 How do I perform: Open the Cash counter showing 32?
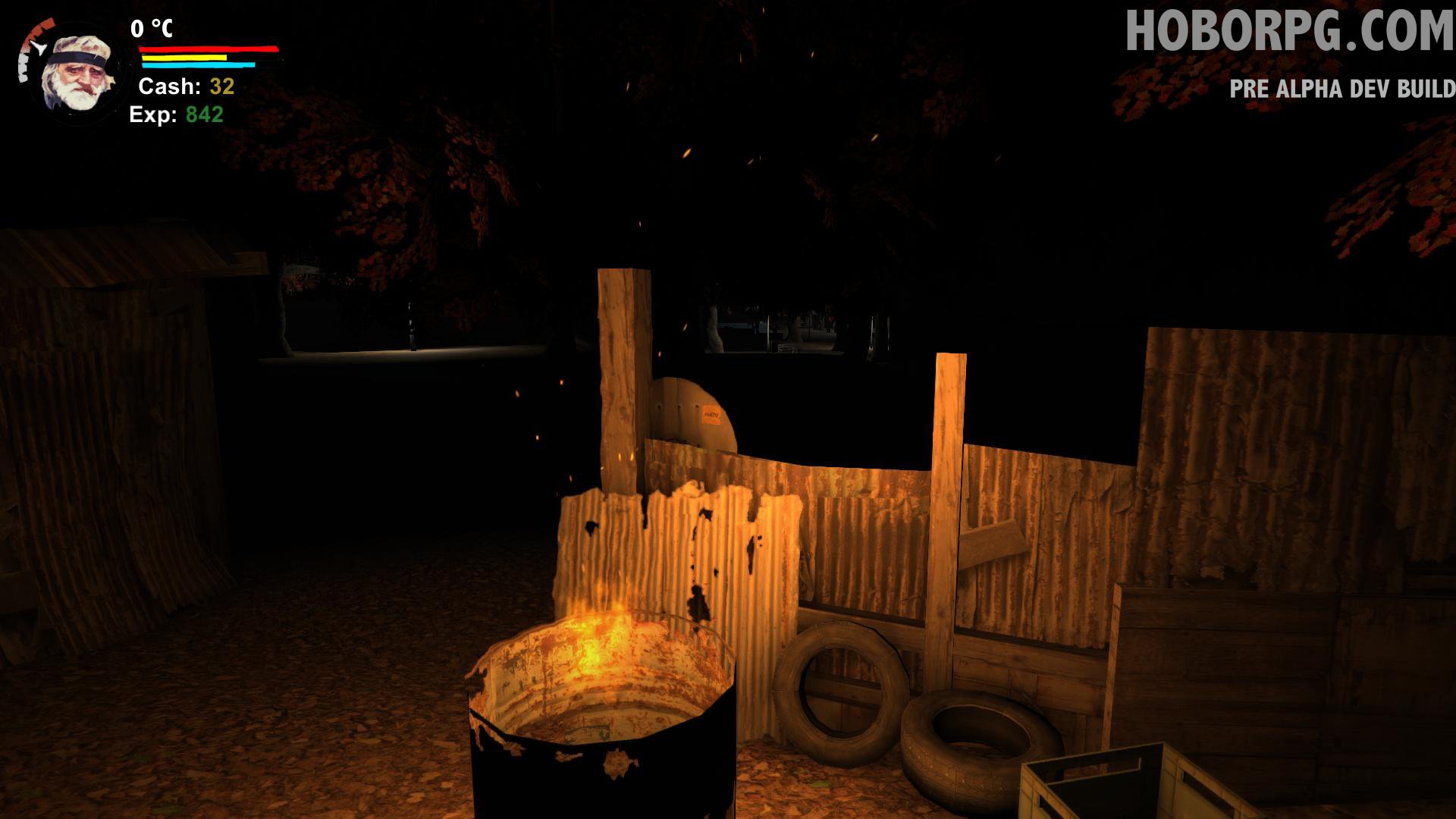pyautogui.click(x=185, y=87)
